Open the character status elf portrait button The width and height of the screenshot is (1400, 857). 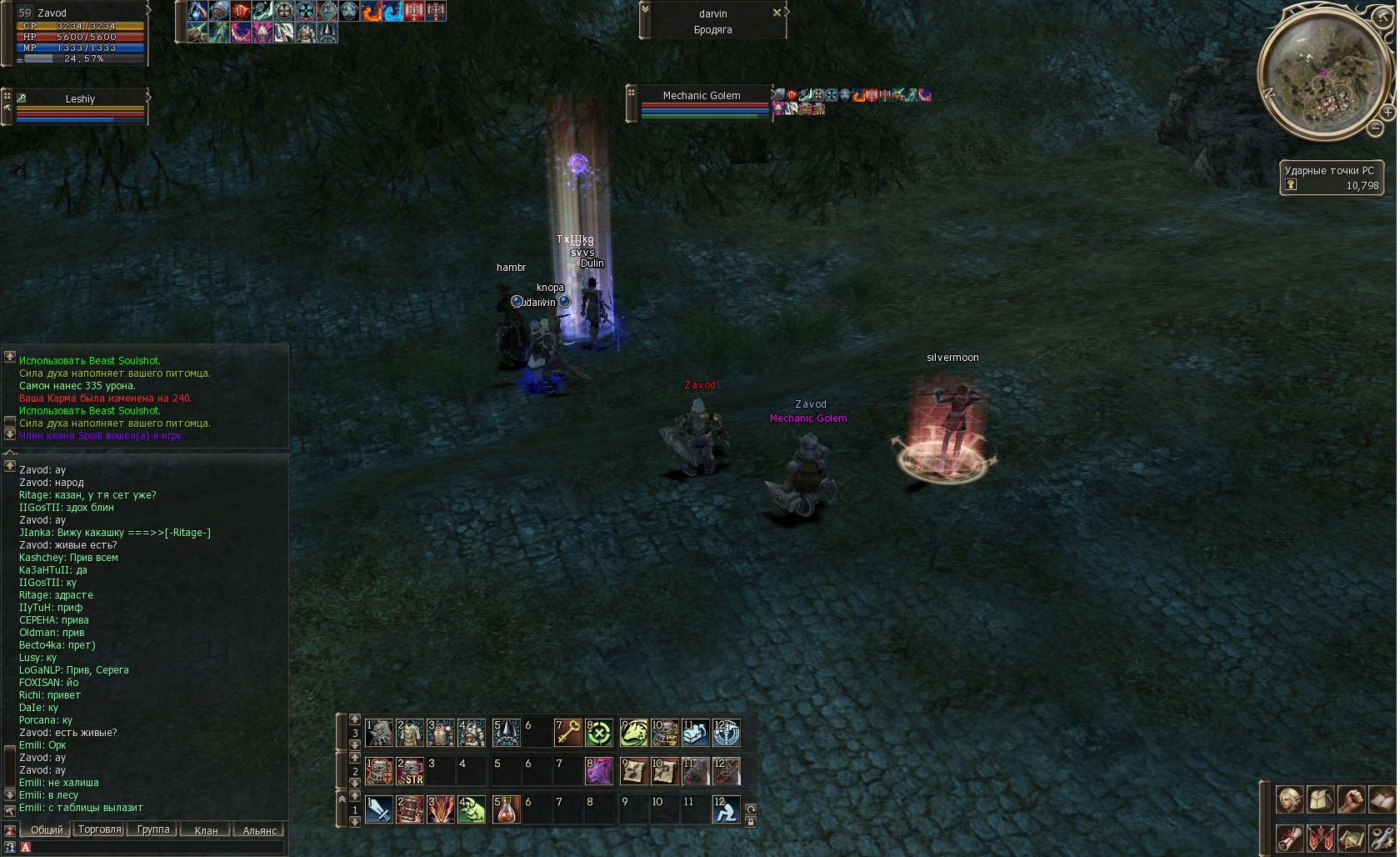tap(1290, 799)
